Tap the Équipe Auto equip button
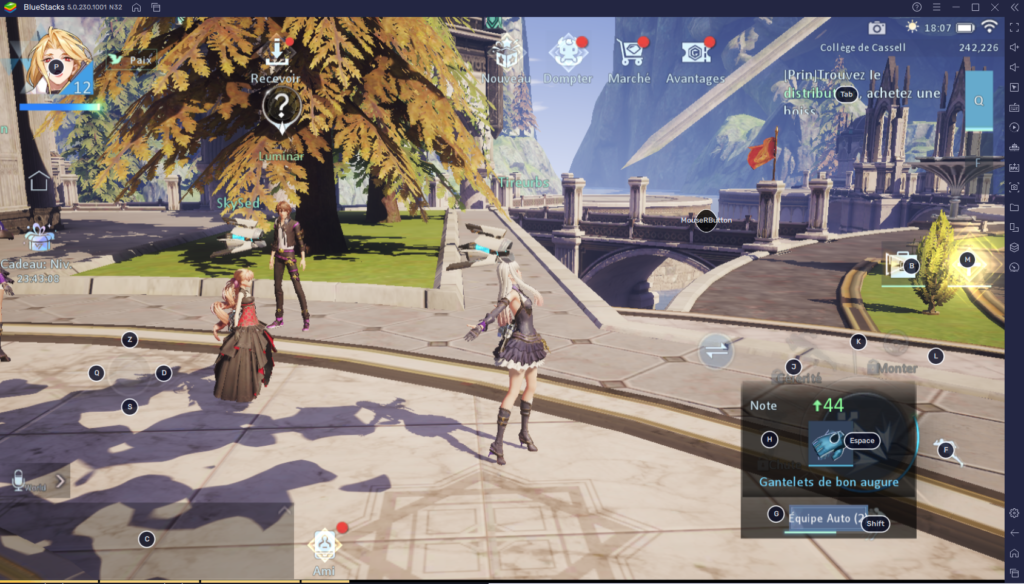The height and width of the screenshot is (584, 1024). coord(825,519)
